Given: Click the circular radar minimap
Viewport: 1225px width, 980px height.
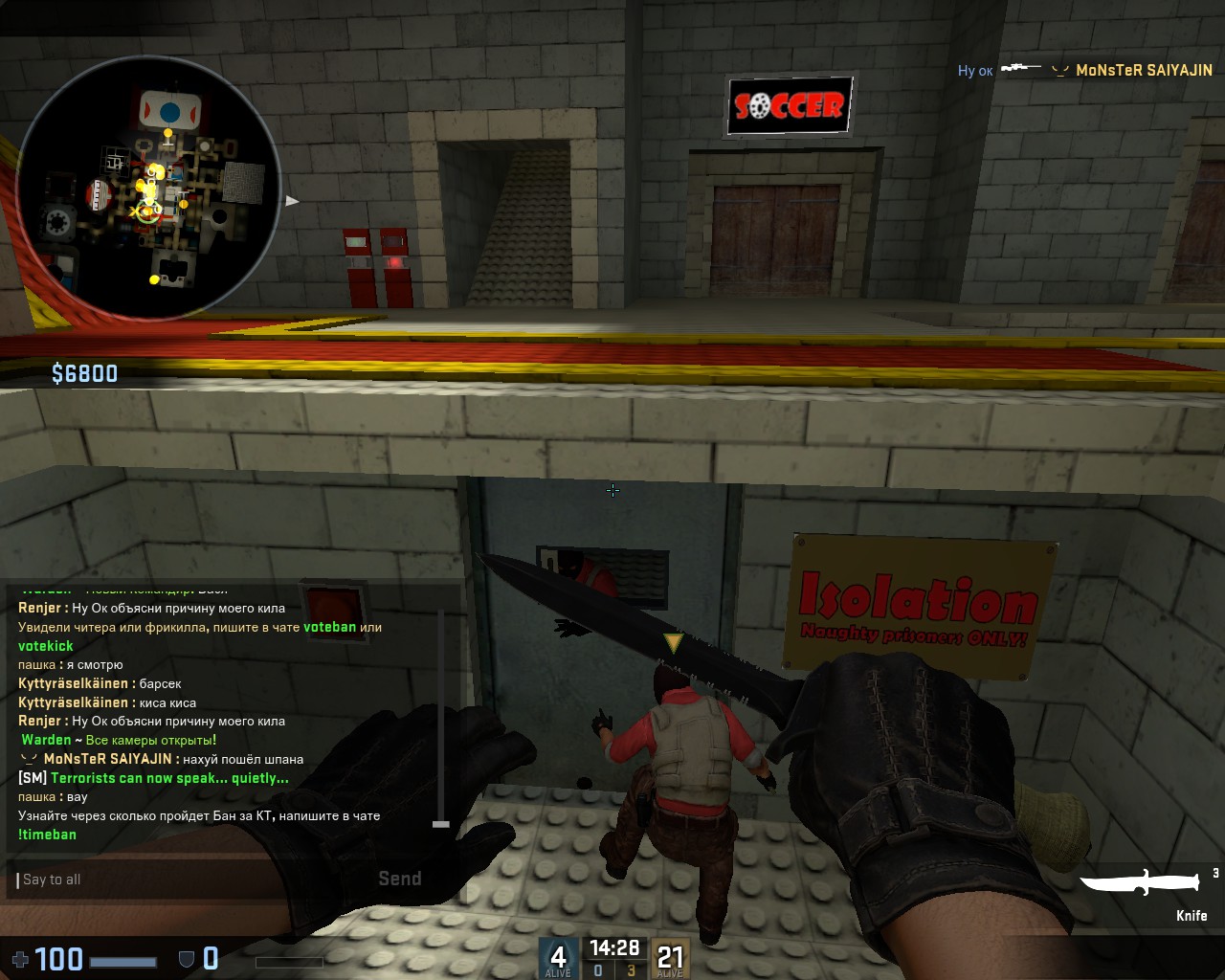Looking at the screenshot, I should [148, 188].
